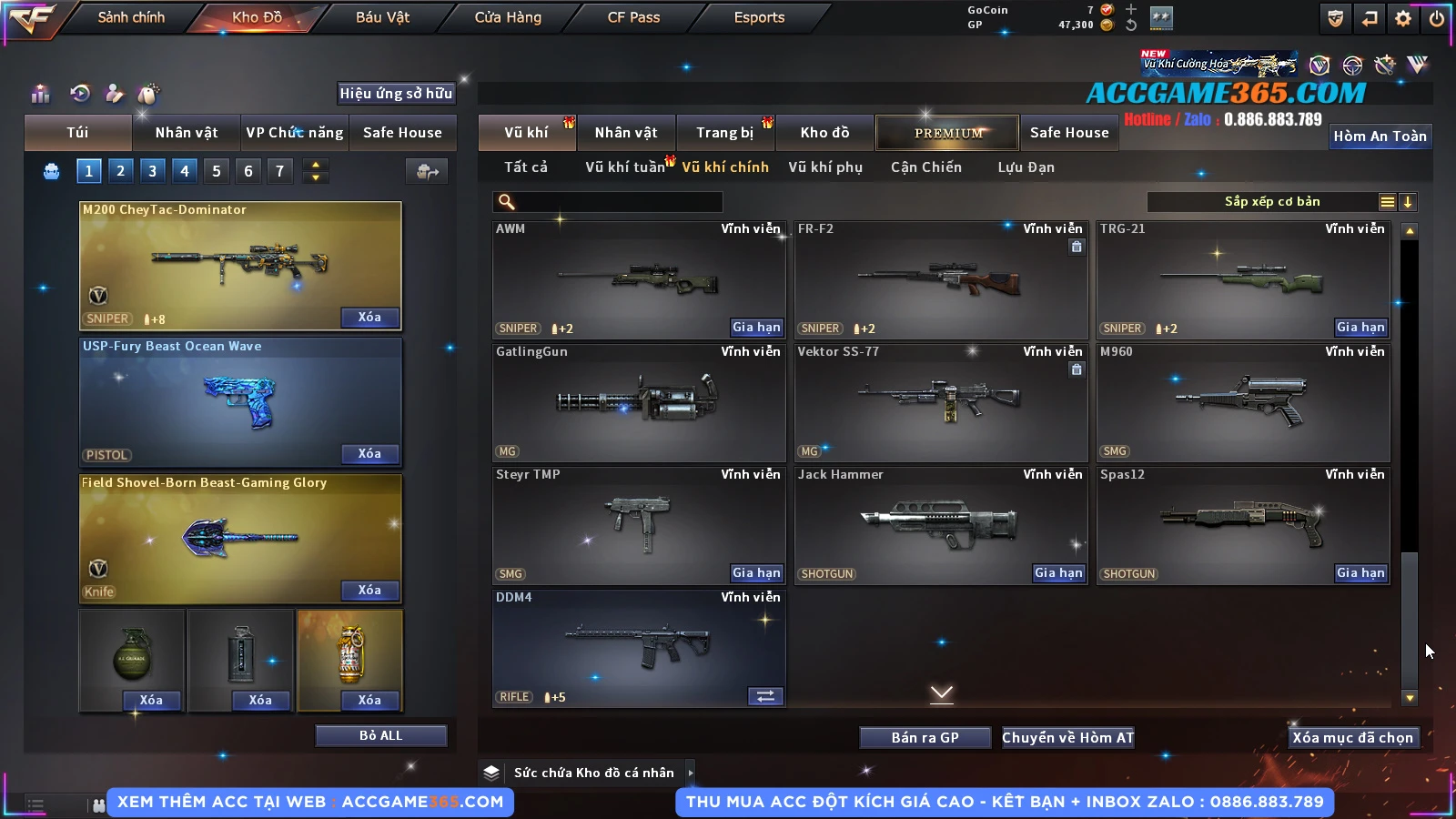
Task: Click Chuyển về Hòm AT button
Action: pyautogui.click(x=1068, y=738)
